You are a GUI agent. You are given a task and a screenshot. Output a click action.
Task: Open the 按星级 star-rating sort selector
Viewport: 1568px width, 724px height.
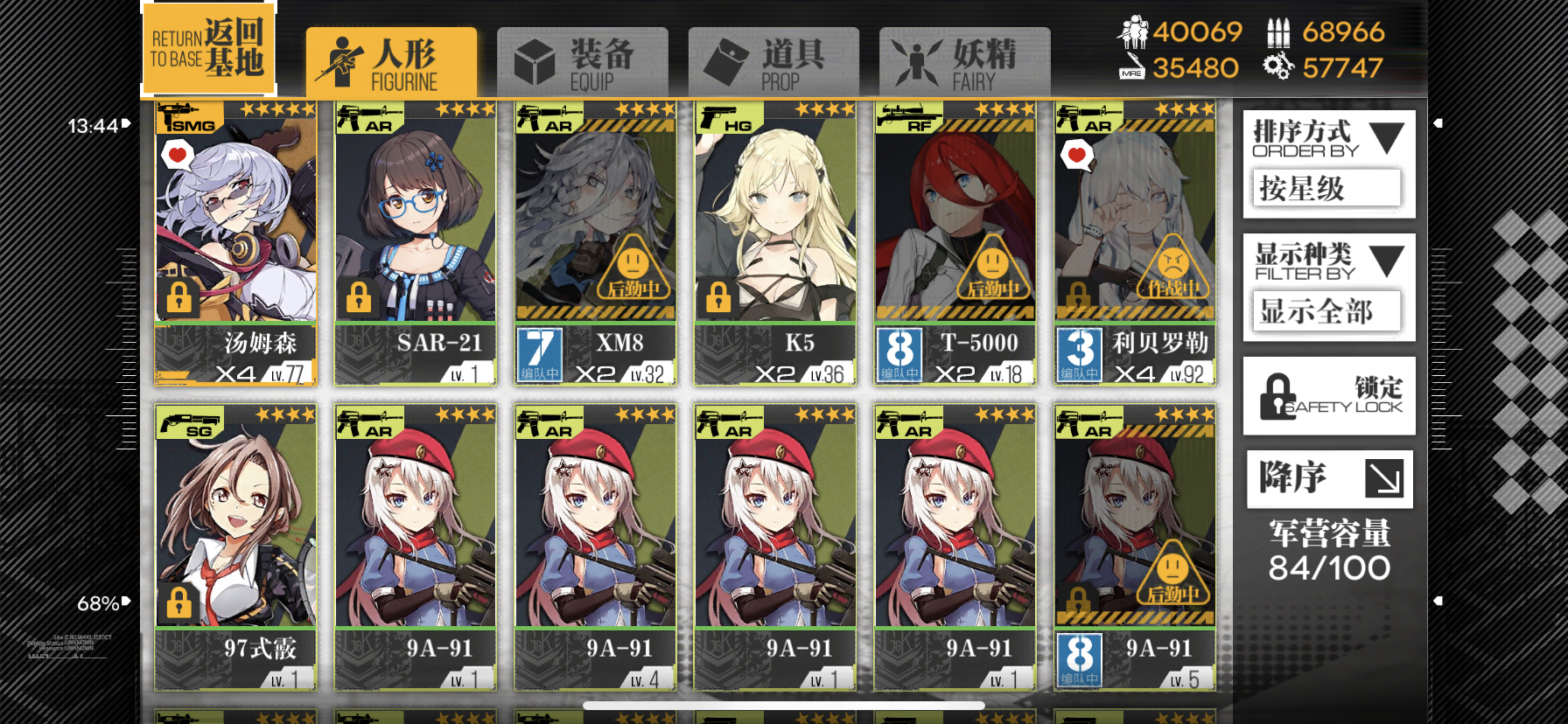tap(1325, 189)
